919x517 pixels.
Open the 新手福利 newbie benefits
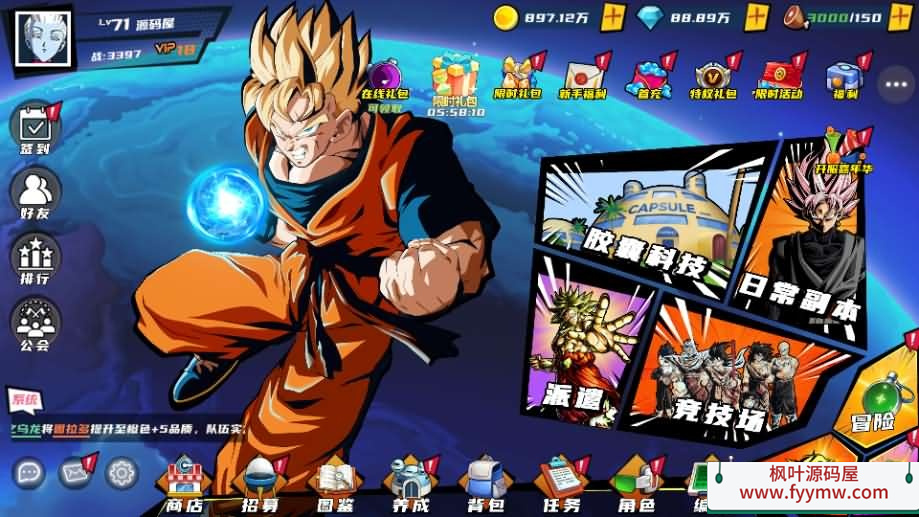coord(582,78)
